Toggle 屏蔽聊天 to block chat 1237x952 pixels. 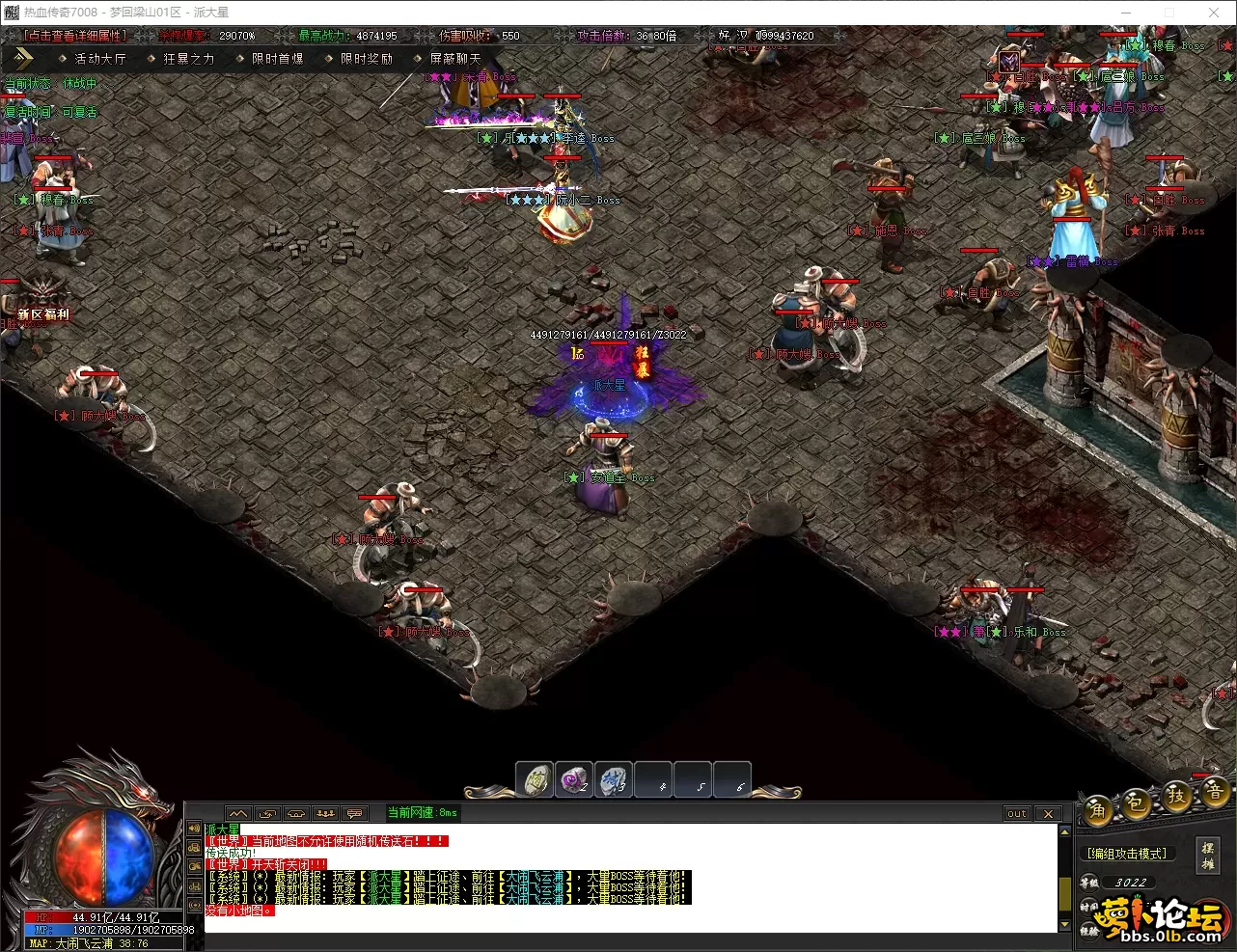click(x=454, y=58)
